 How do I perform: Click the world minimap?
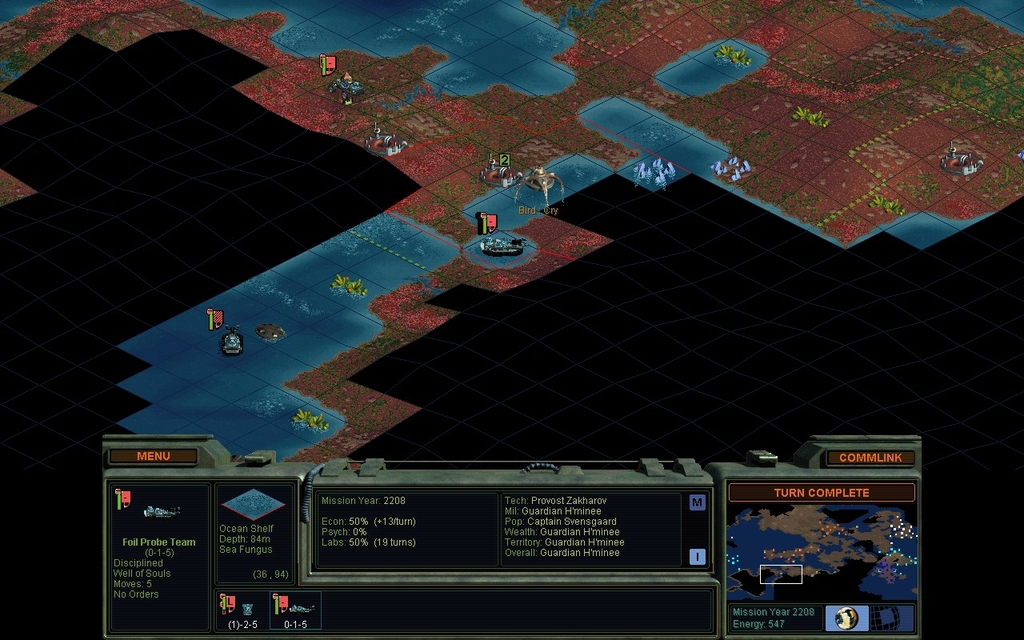(x=821, y=552)
